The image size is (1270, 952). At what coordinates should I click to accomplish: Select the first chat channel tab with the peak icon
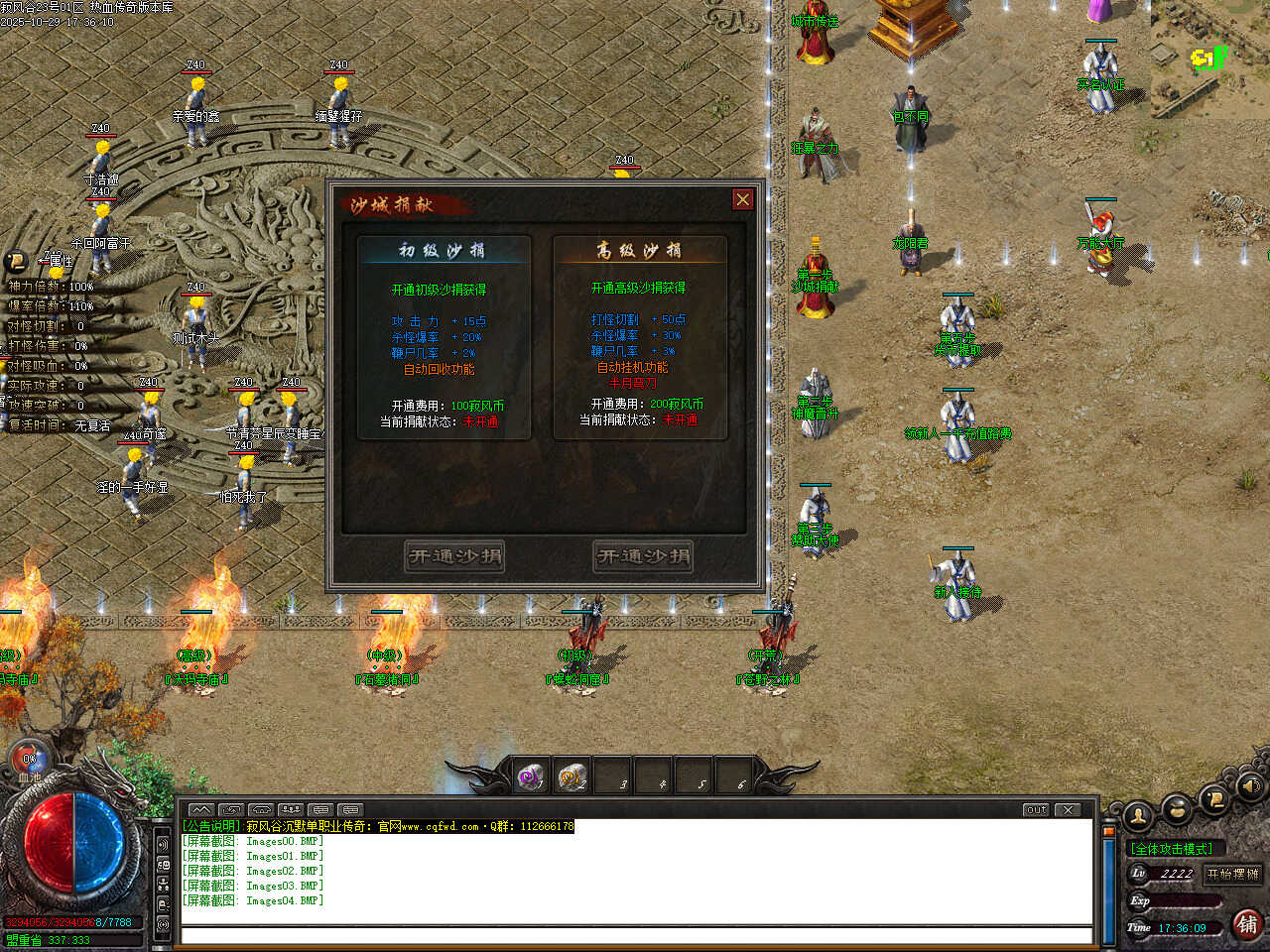[x=199, y=810]
